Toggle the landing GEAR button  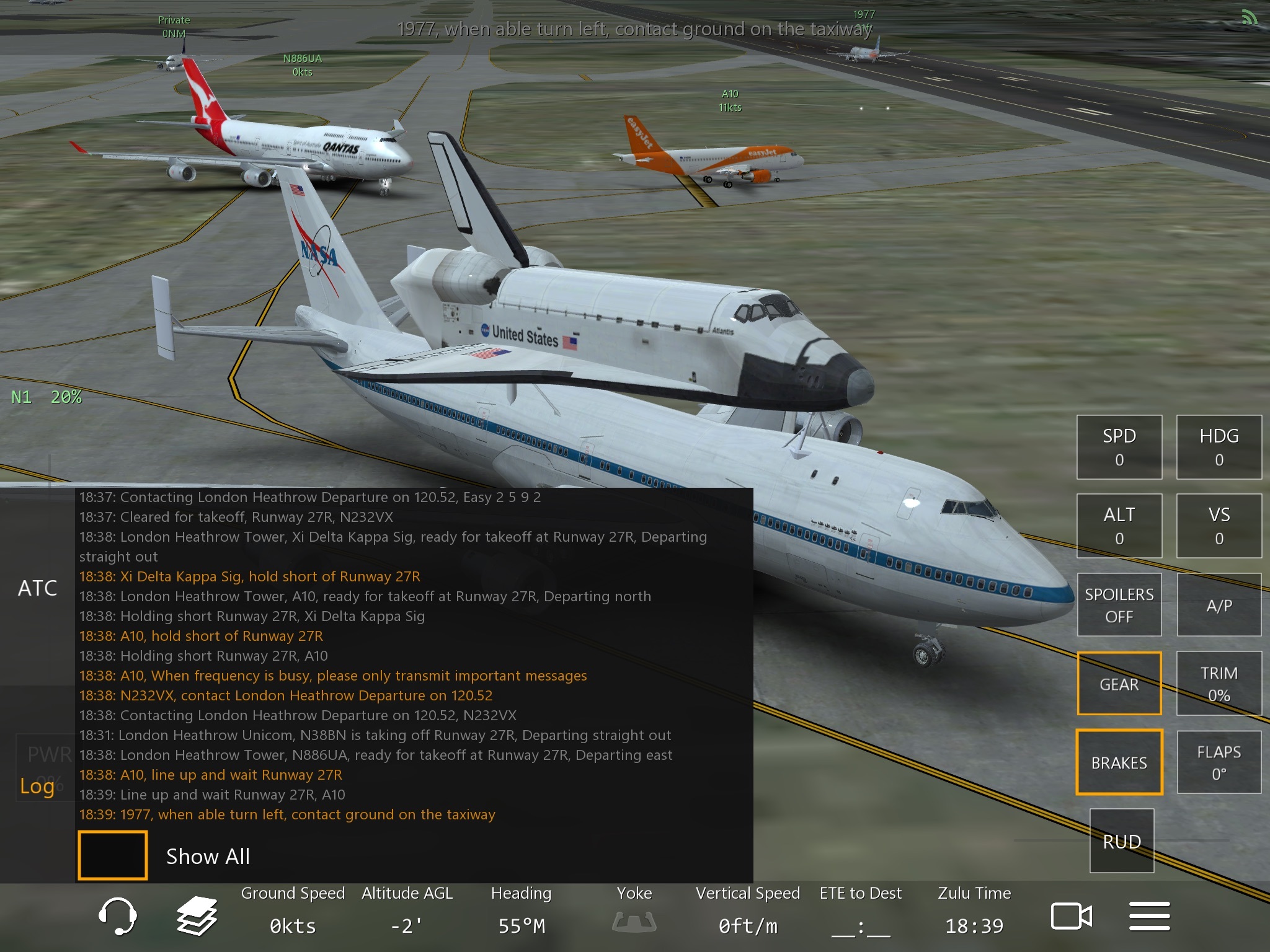(x=1119, y=683)
